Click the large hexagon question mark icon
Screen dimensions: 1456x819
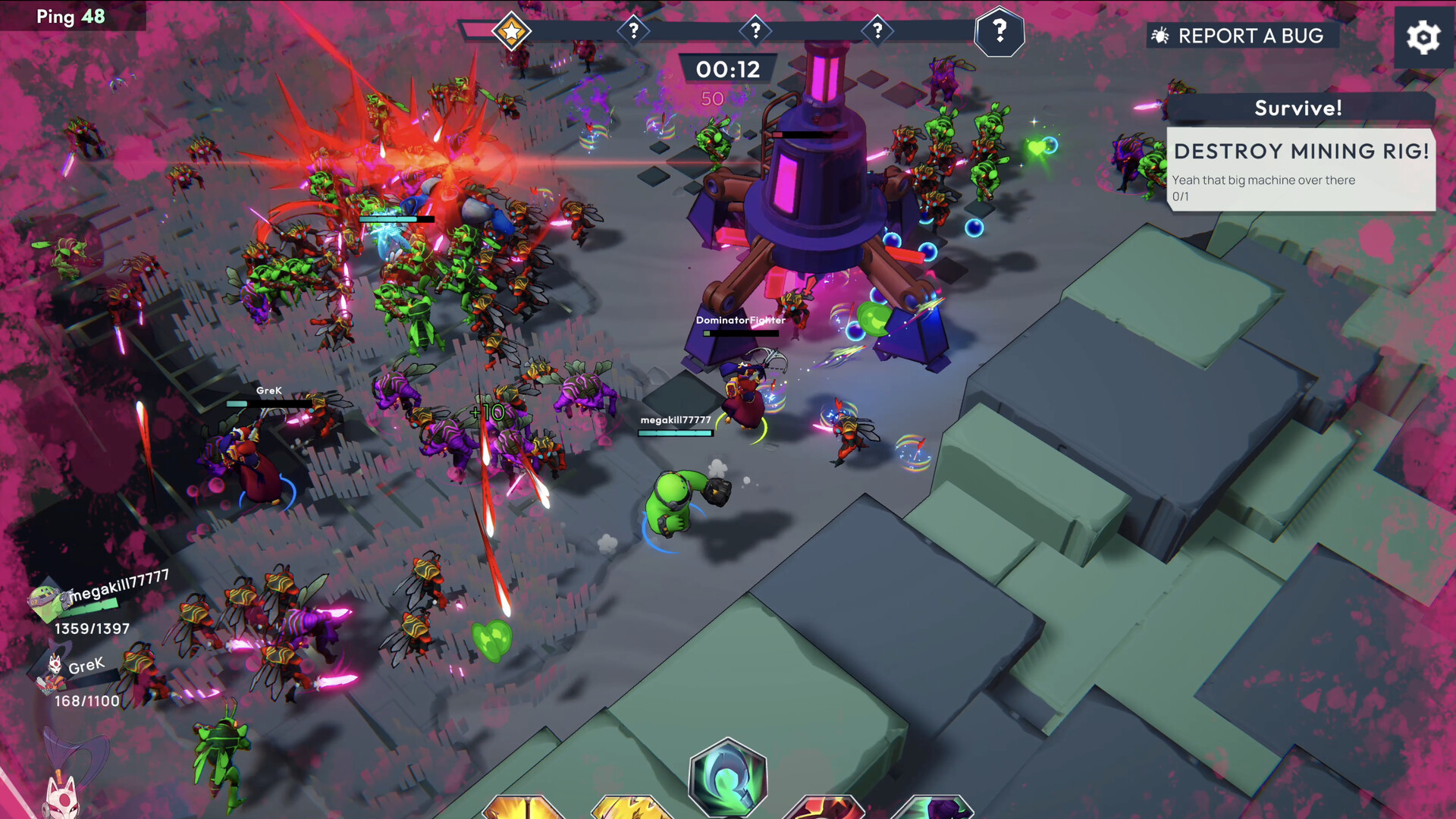(x=999, y=32)
